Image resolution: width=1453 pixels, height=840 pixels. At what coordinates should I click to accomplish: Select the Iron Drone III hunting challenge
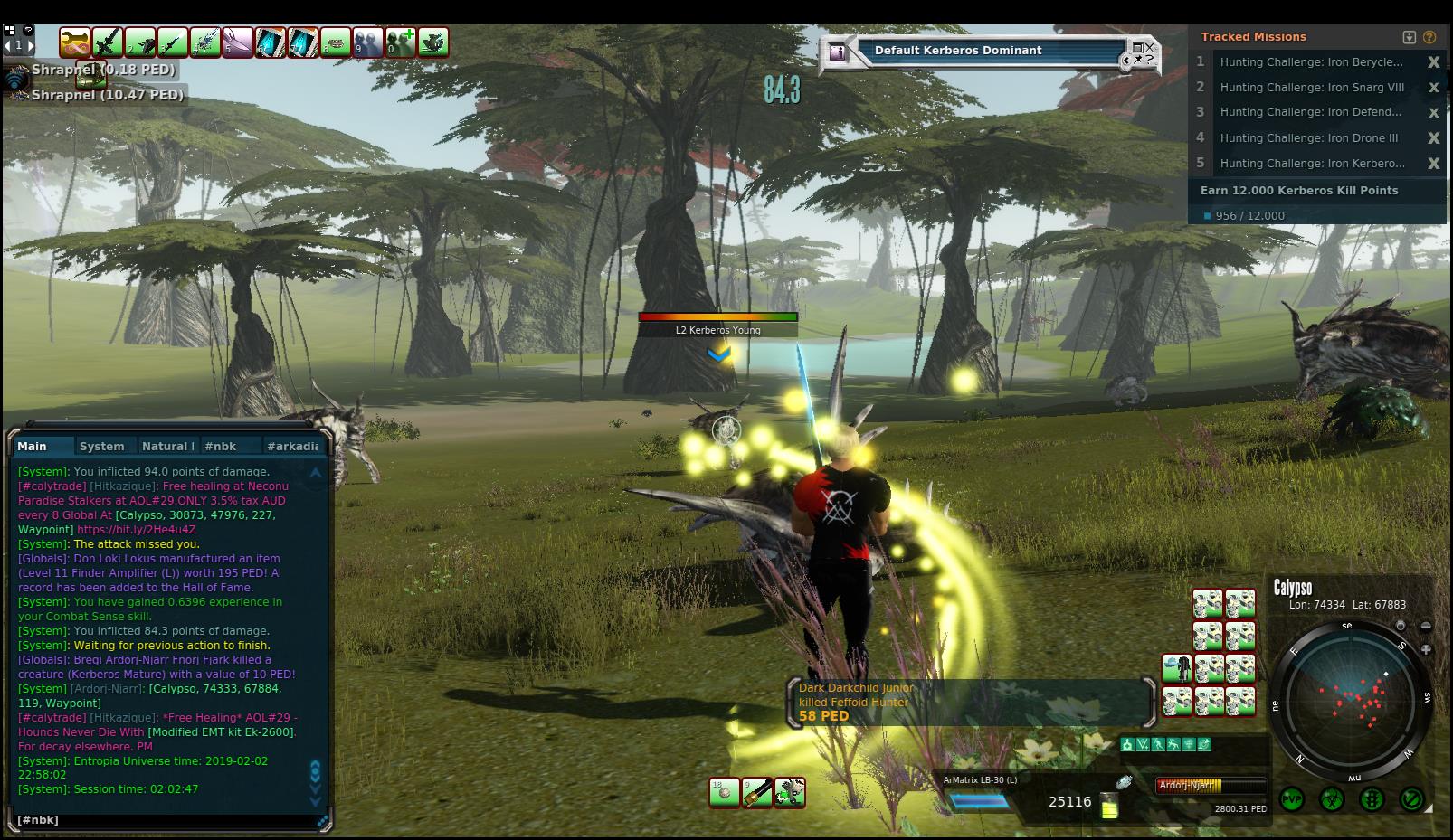point(1308,138)
